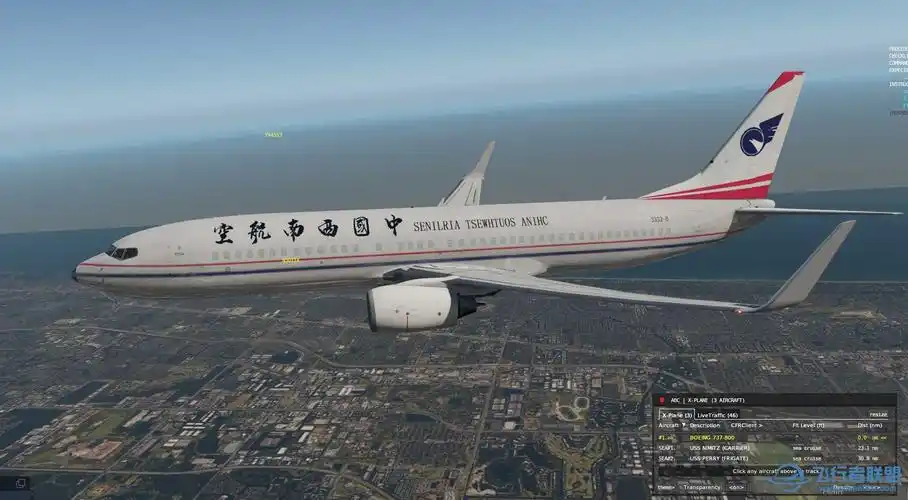Click the restart button in aircraft panel
Image resolution: width=908 pixels, height=500 pixels.
[x=877, y=414]
